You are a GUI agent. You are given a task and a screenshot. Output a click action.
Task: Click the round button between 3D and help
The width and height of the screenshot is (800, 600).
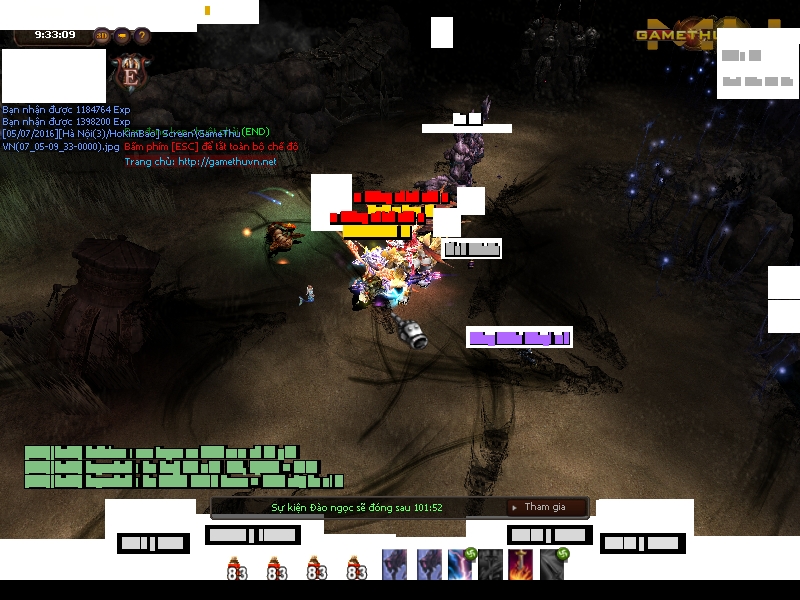122,36
